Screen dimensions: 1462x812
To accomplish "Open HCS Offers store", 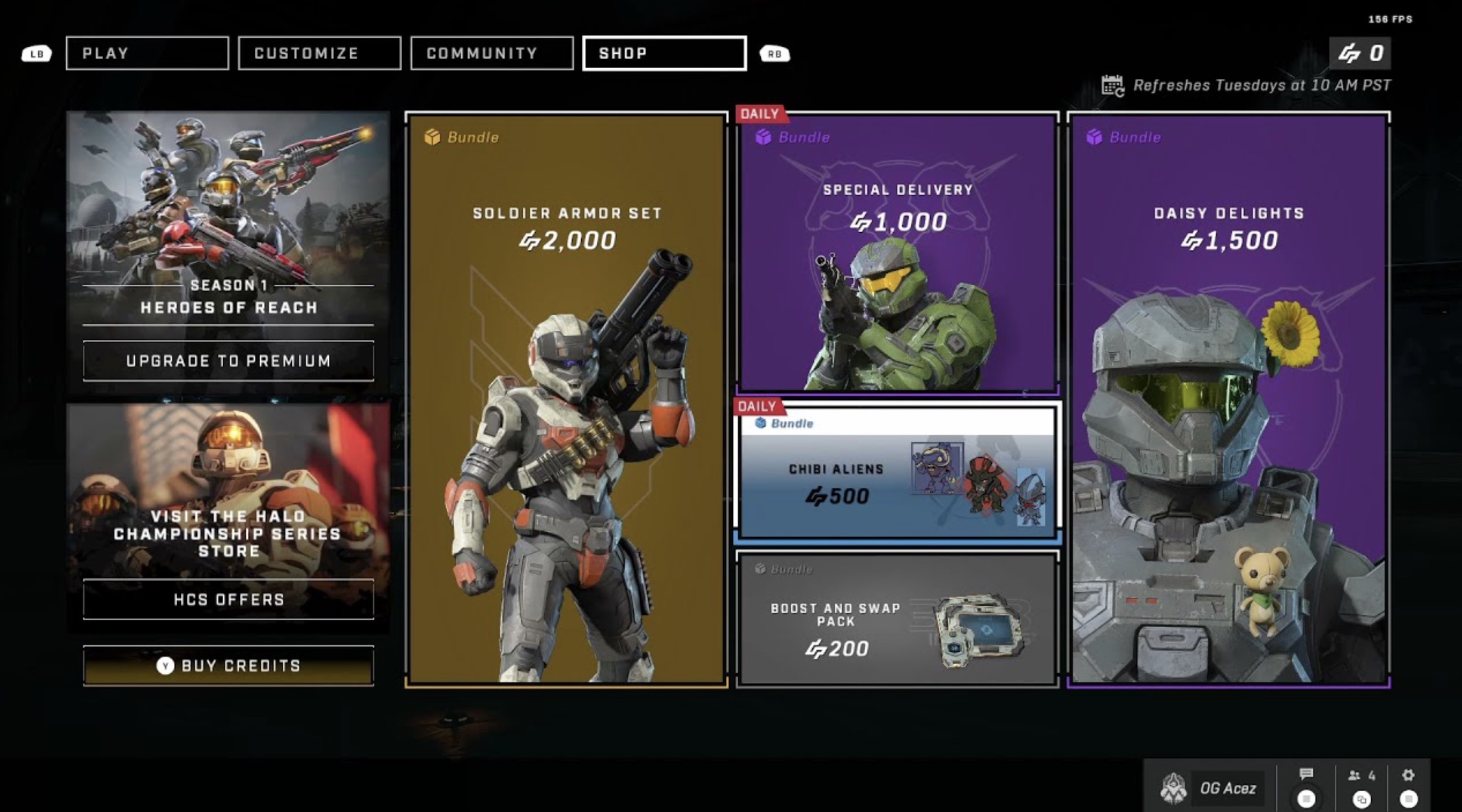I will pyautogui.click(x=228, y=599).
